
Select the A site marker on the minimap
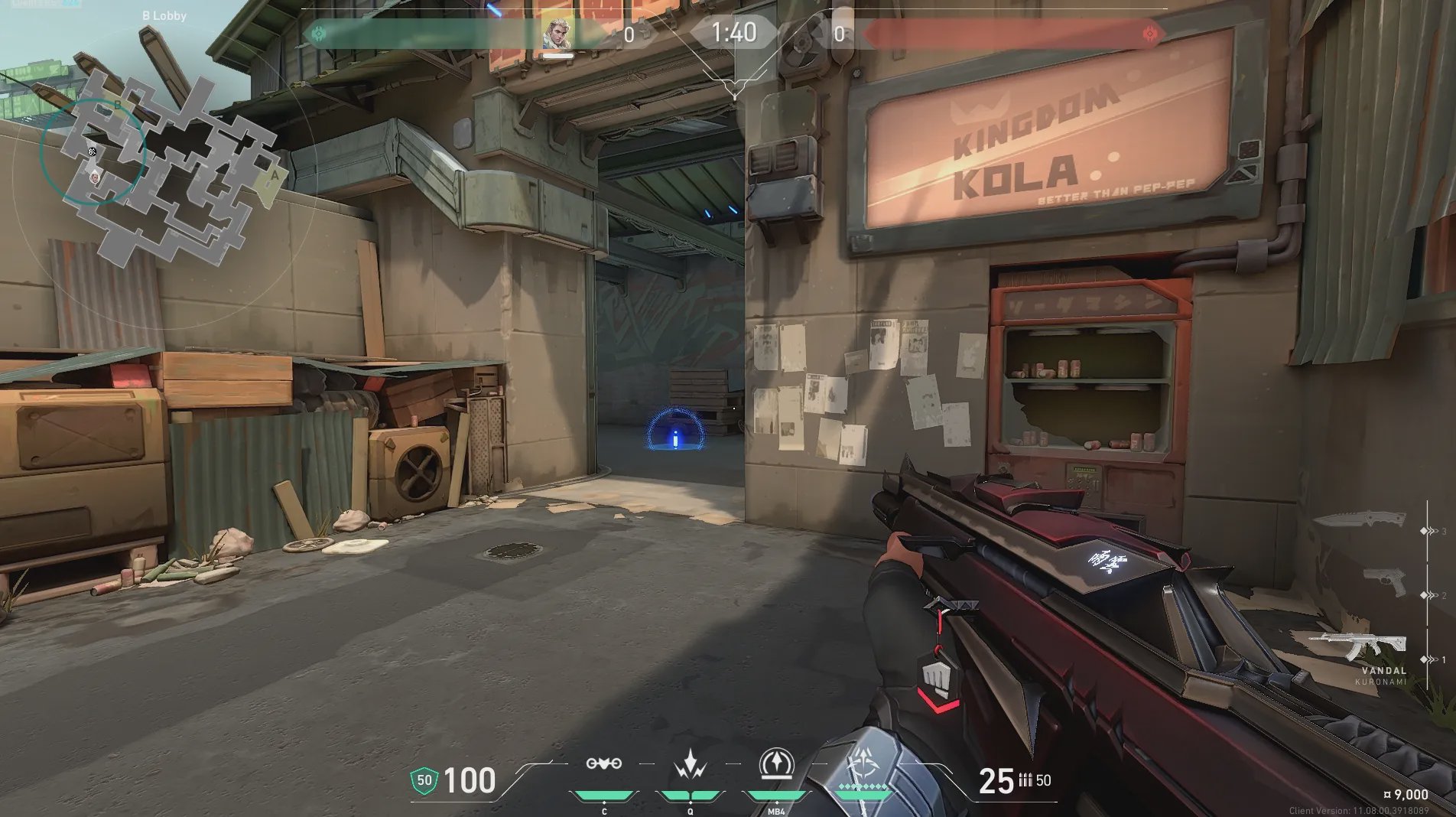[273, 176]
